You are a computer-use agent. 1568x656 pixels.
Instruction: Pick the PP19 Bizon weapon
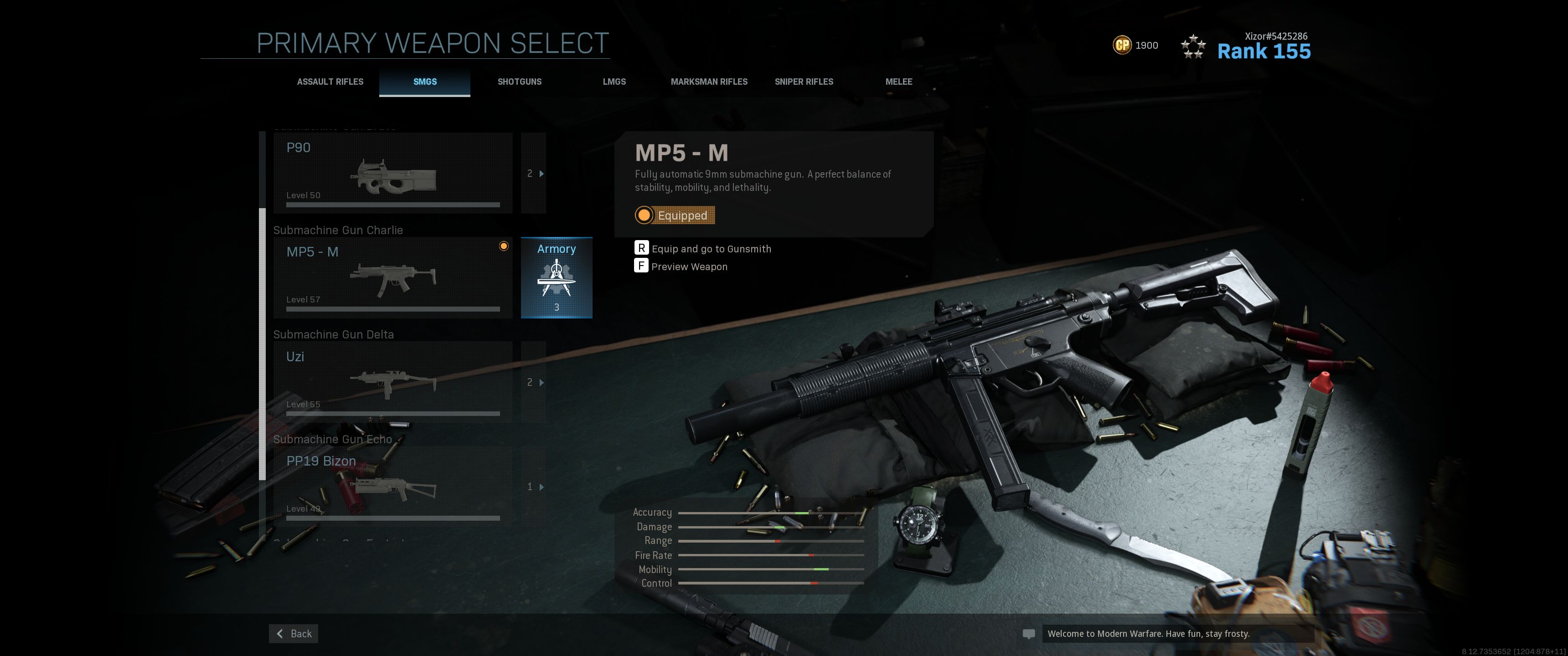pos(392,486)
